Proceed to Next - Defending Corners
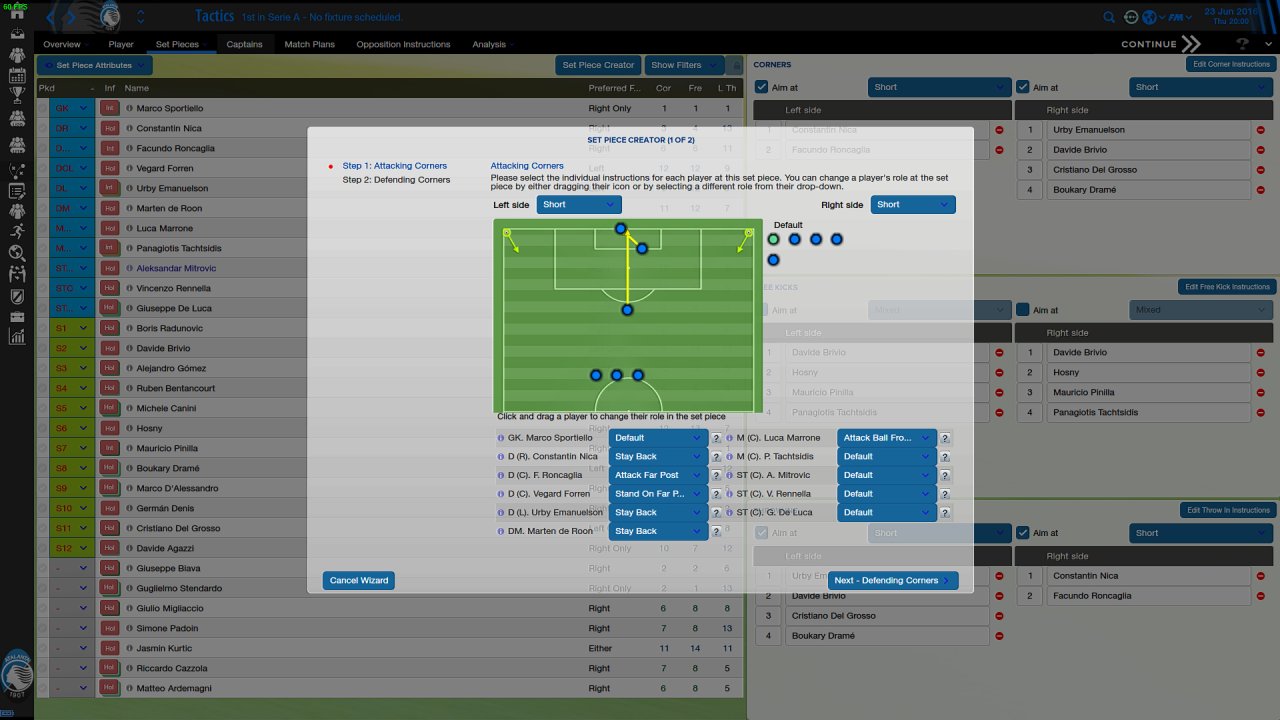 pos(892,580)
